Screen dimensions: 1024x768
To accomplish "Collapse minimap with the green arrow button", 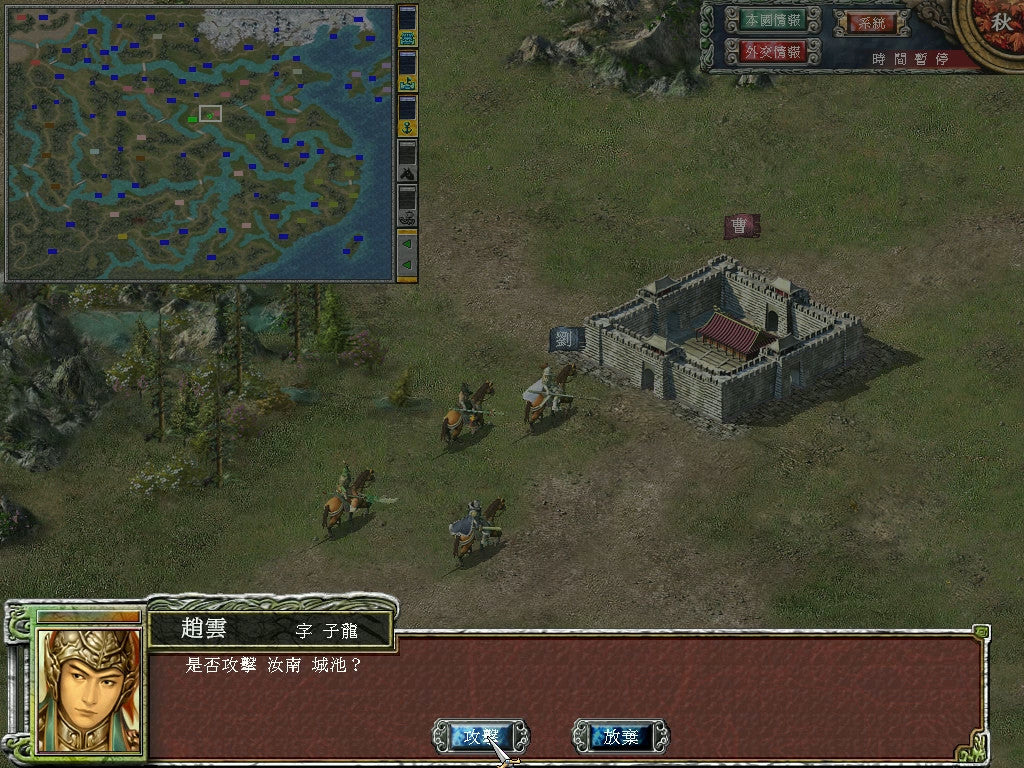I will 407,243.
